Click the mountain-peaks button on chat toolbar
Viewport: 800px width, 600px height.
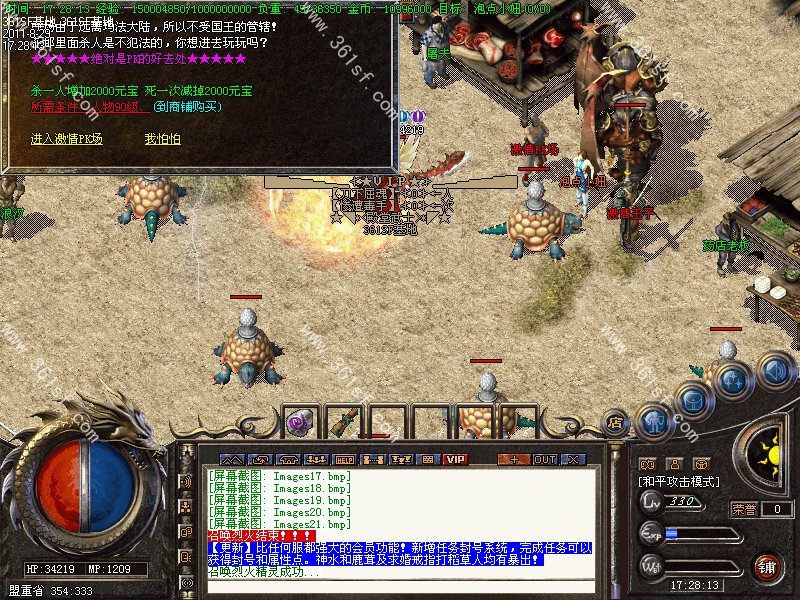click(231, 459)
